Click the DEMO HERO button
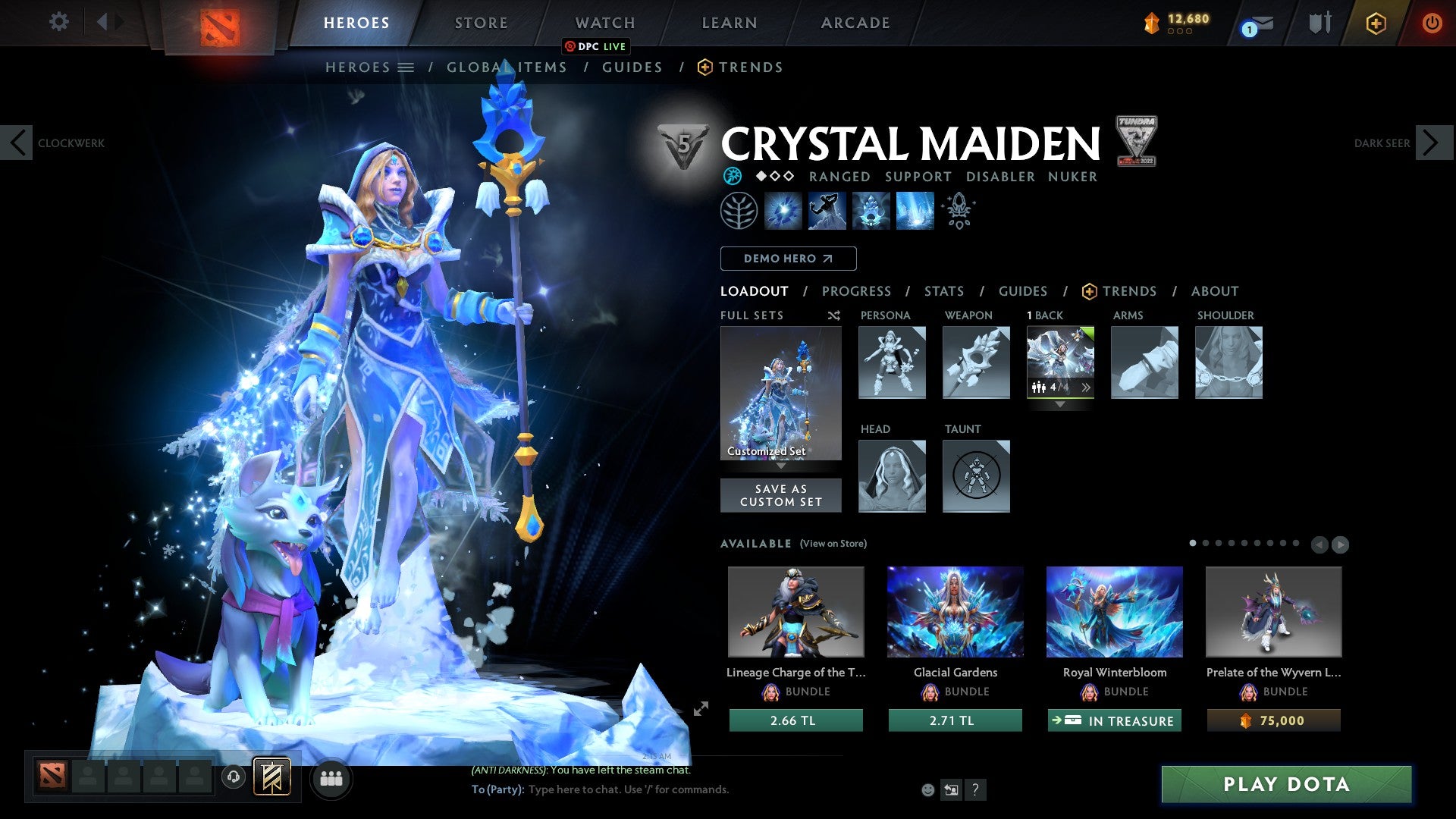1456x819 pixels. [x=788, y=258]
